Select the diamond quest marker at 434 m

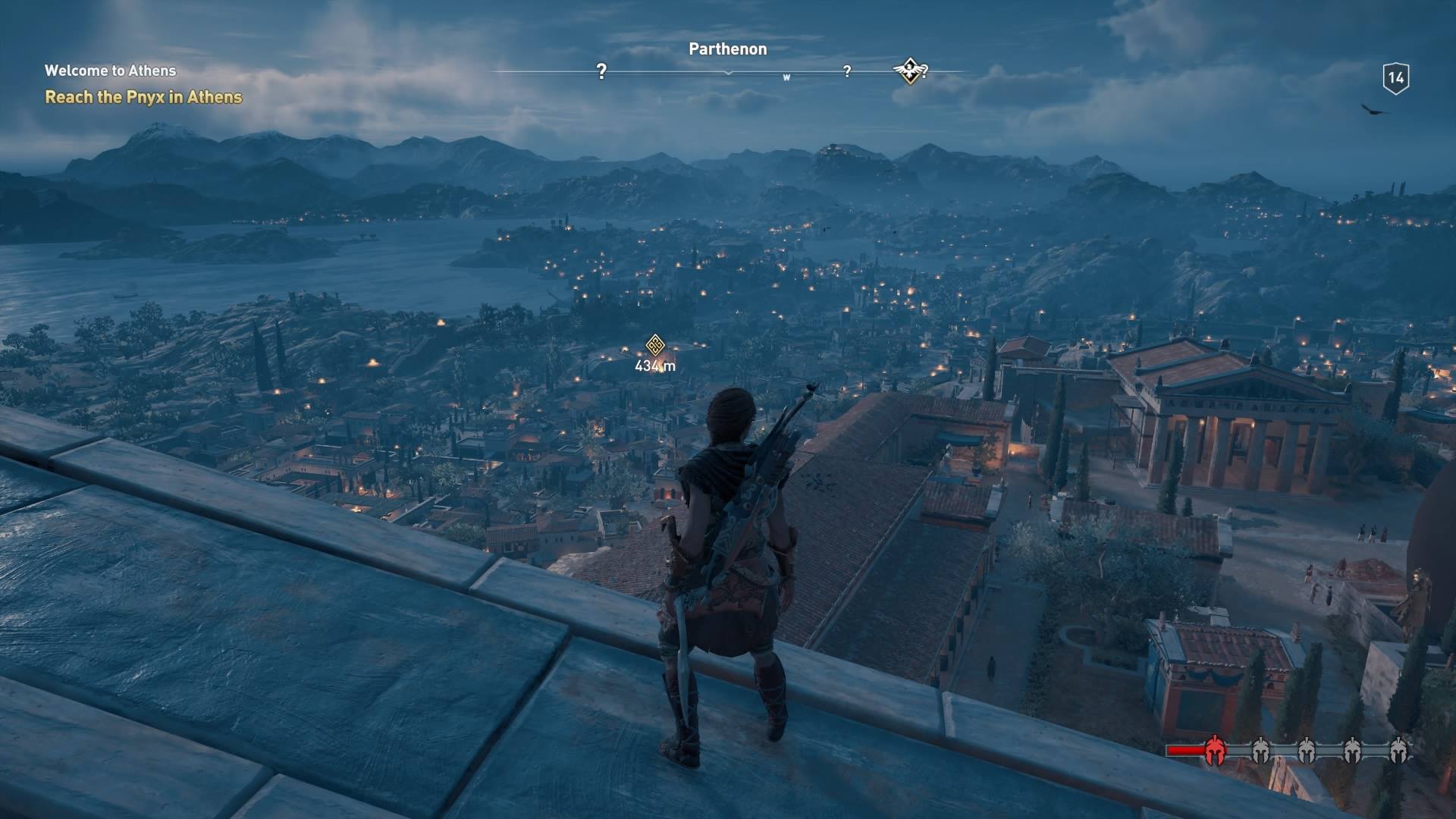click(x=655, y=346)
